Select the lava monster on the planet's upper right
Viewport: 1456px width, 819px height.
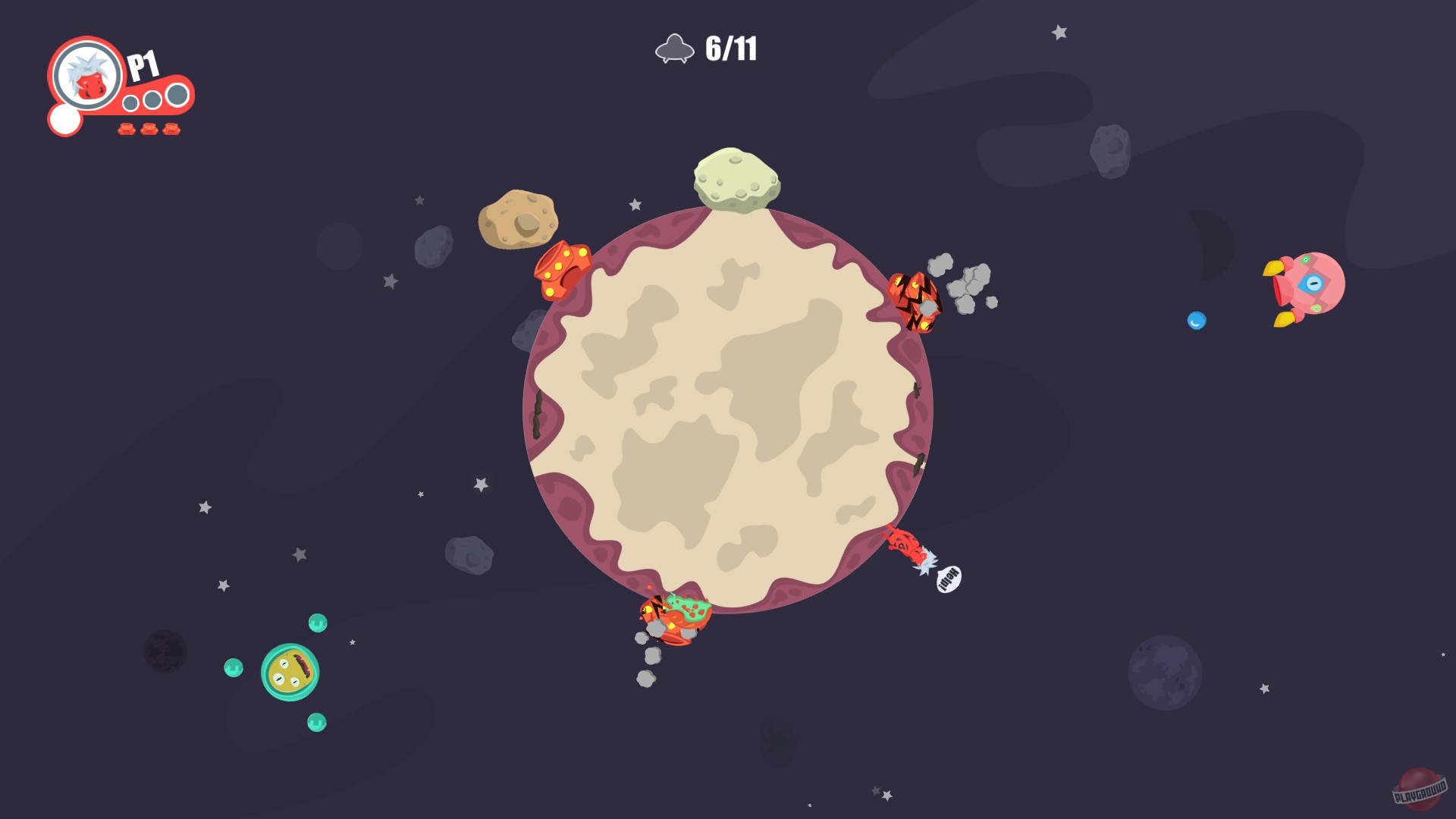click(915, 303)
